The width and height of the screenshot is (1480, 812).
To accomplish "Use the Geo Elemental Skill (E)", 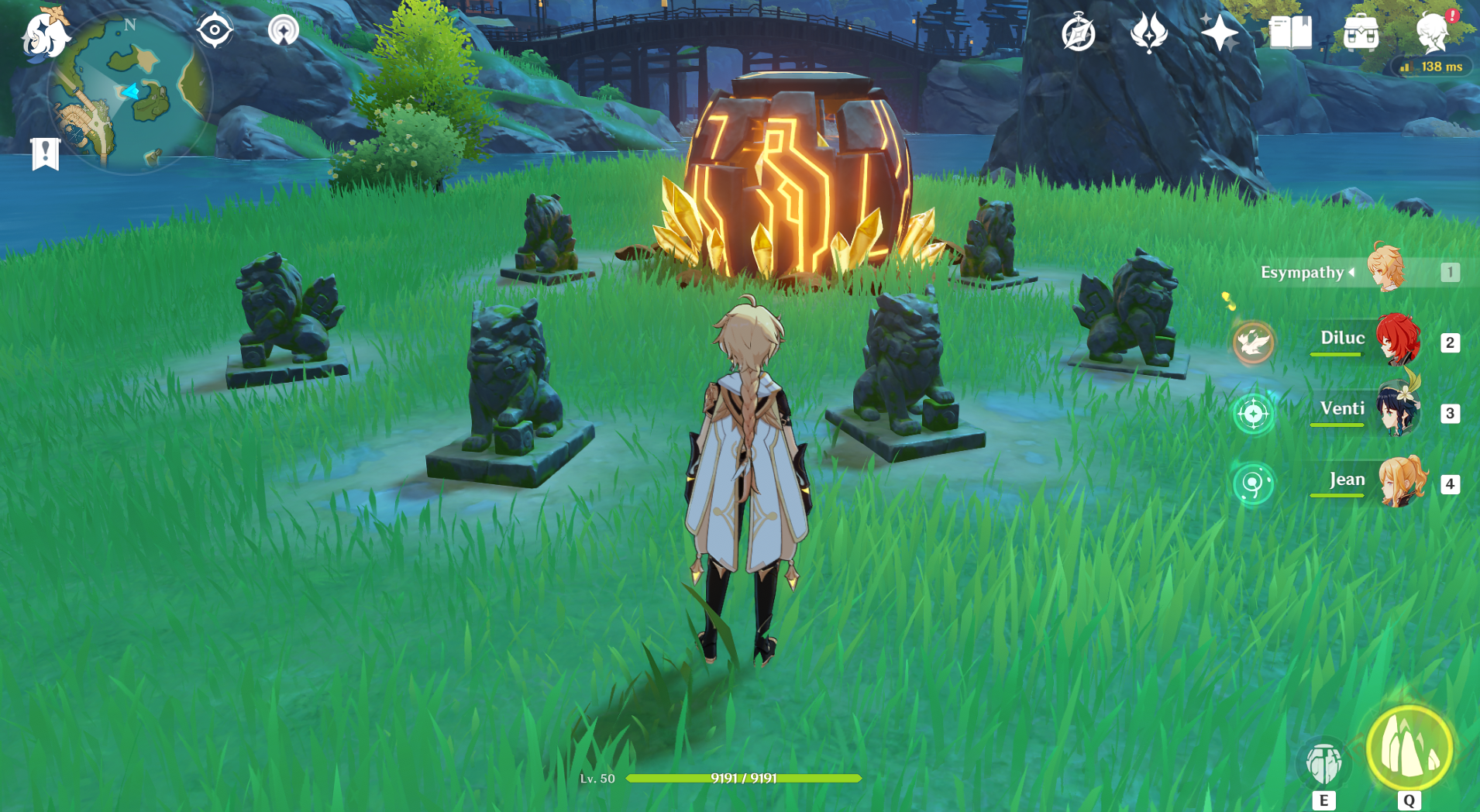I will [x=1324, y=763].
